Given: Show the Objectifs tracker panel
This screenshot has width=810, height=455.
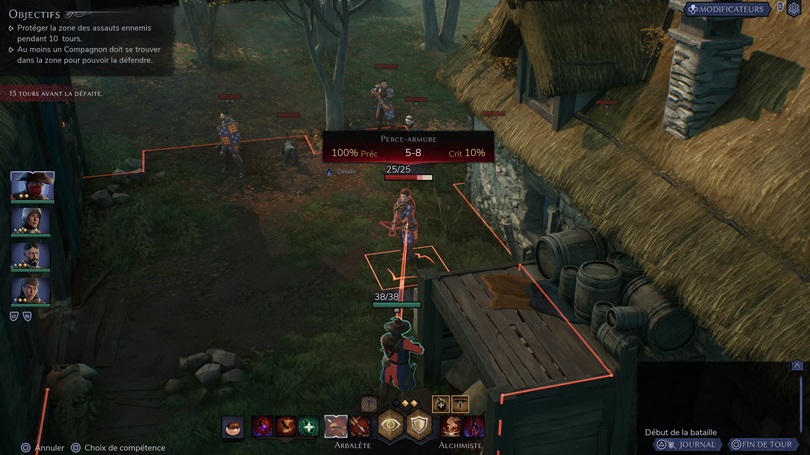Looking at the screenshot, I should coord(36,14).
